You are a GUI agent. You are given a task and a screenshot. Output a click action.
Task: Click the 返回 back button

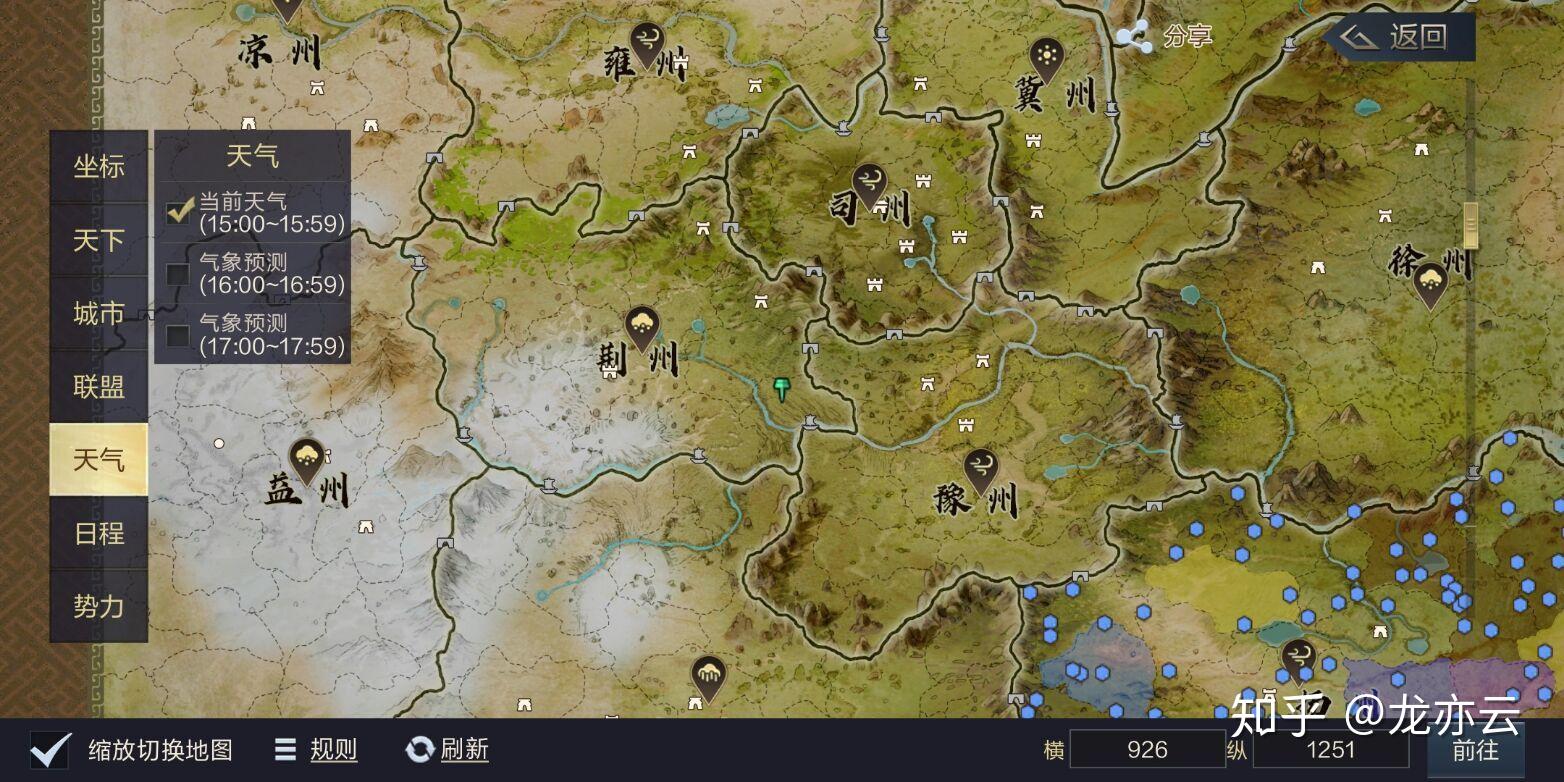1400,38
